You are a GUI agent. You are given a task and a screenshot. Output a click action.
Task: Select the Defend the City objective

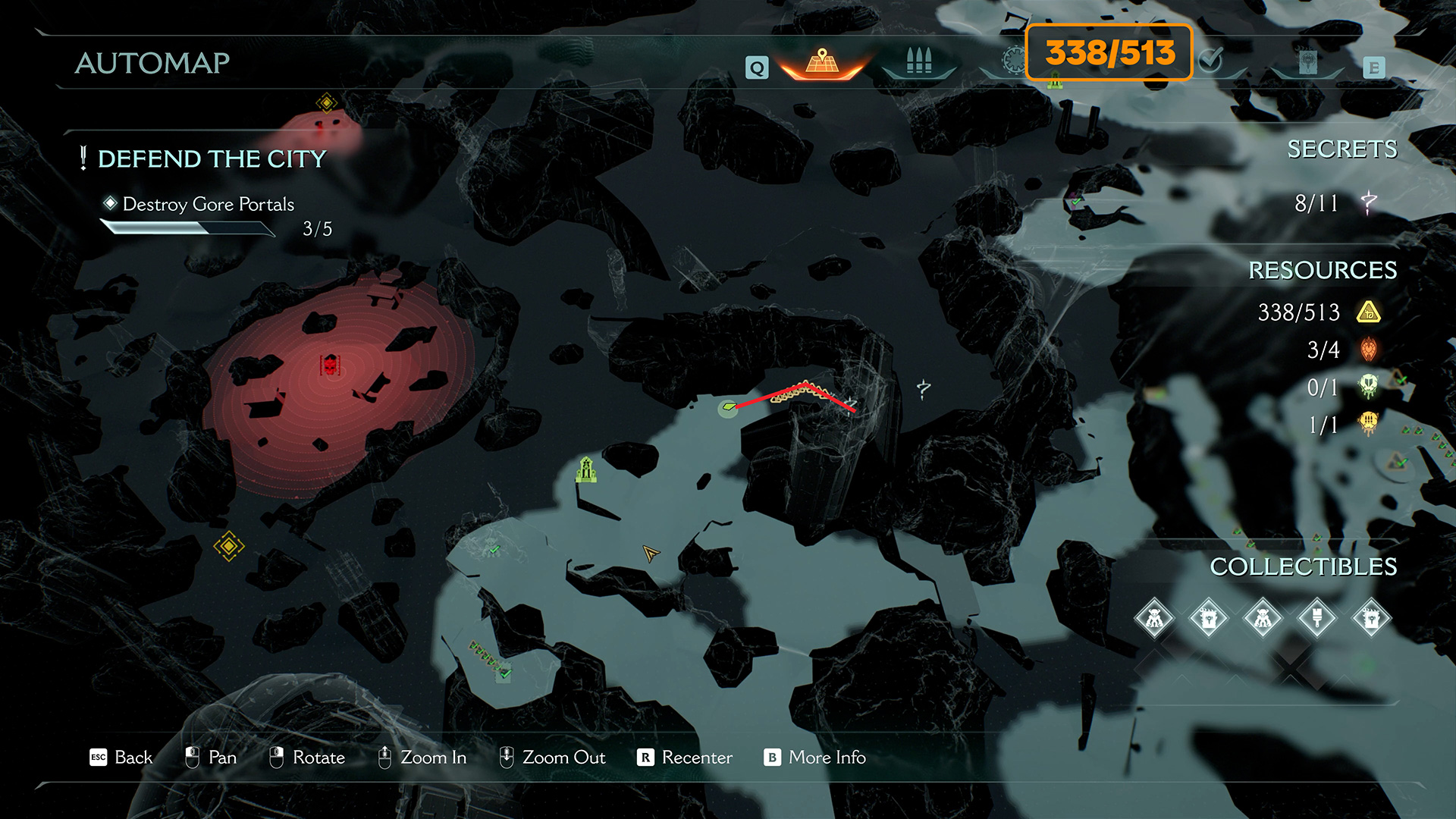pyautogui.click(x=212, y=159)
